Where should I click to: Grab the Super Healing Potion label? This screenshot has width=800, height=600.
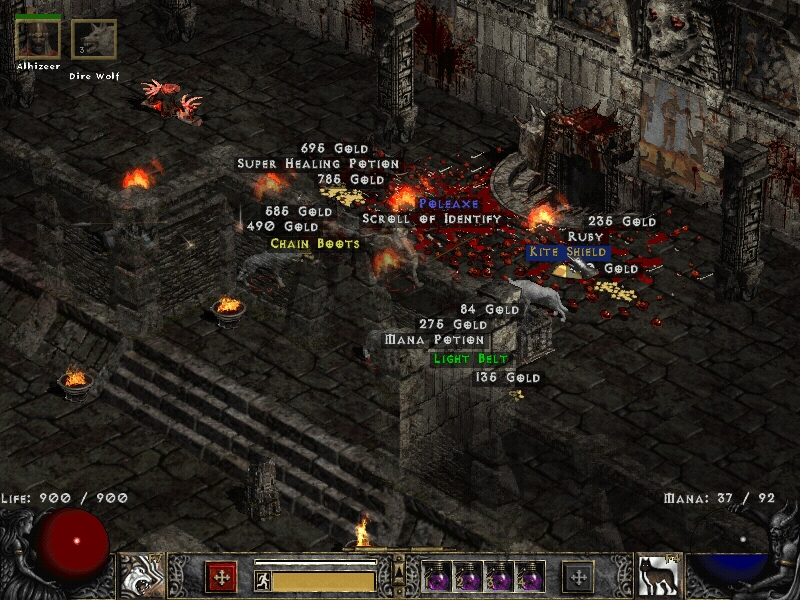point(318,163)
